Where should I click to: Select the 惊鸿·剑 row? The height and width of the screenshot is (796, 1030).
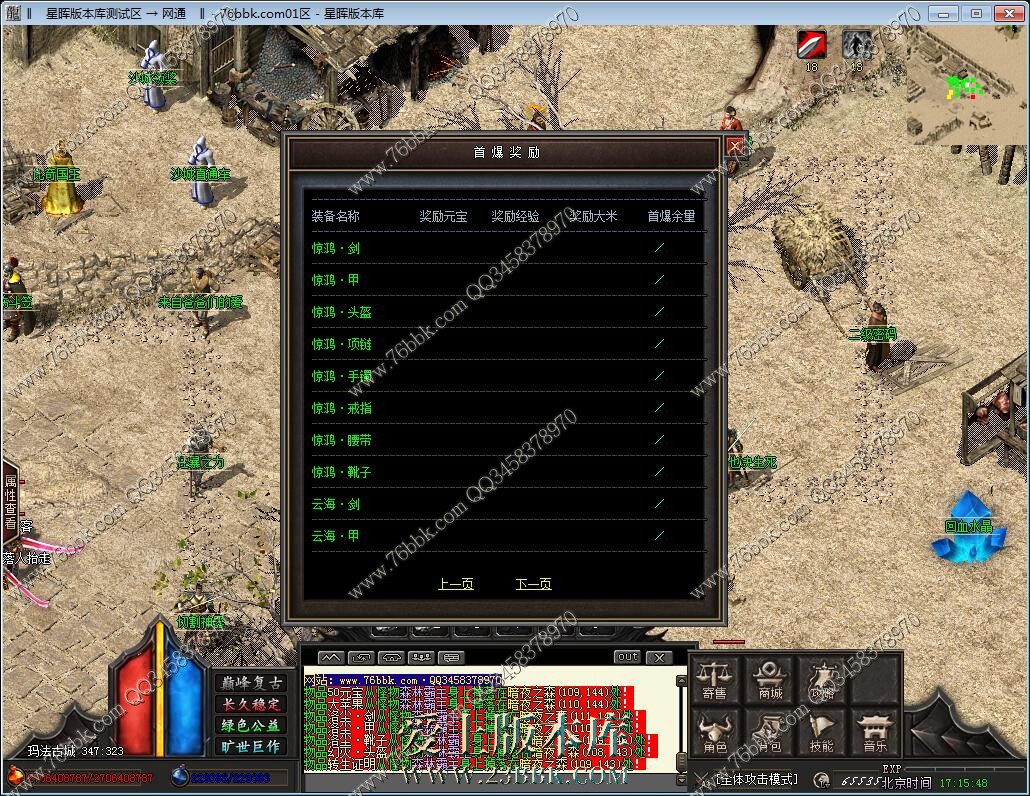(x=335, y=248)
